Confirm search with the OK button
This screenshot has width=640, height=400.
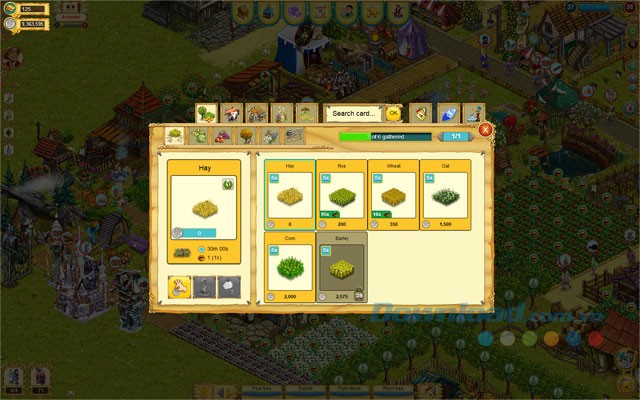click(x=394, y=114)
